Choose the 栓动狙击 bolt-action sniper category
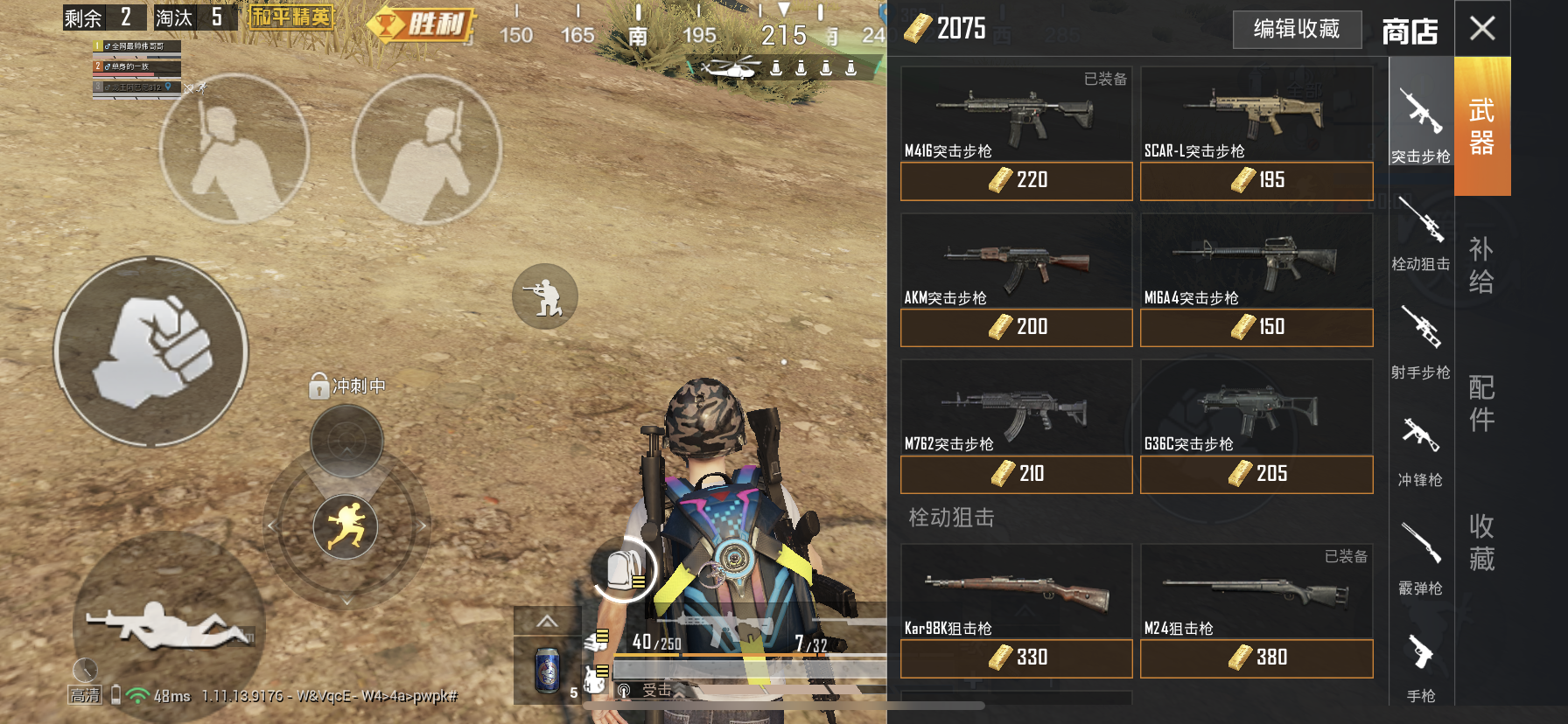 click(x=1420, y=233)
